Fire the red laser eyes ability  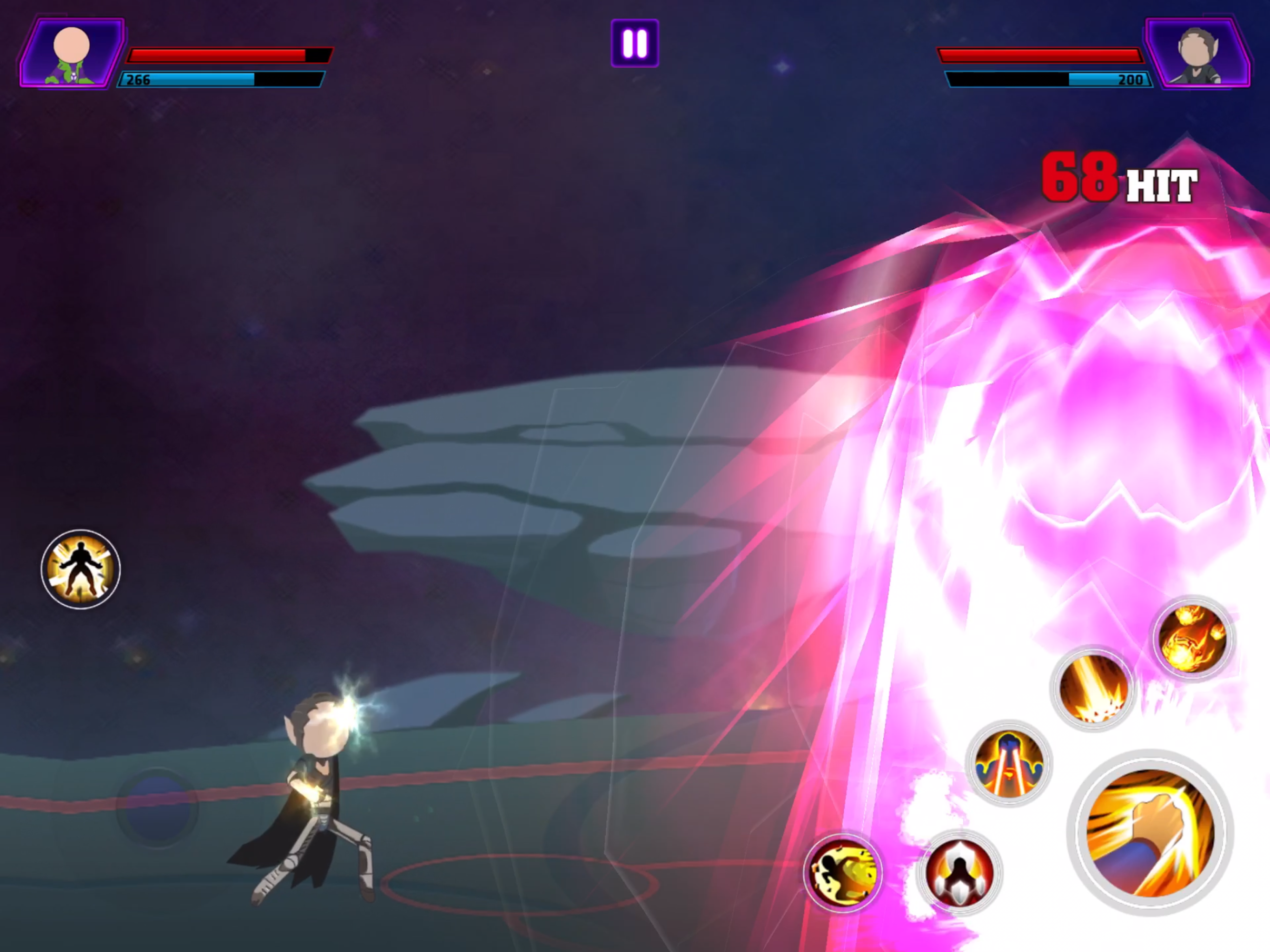(x=1009, y=763)
